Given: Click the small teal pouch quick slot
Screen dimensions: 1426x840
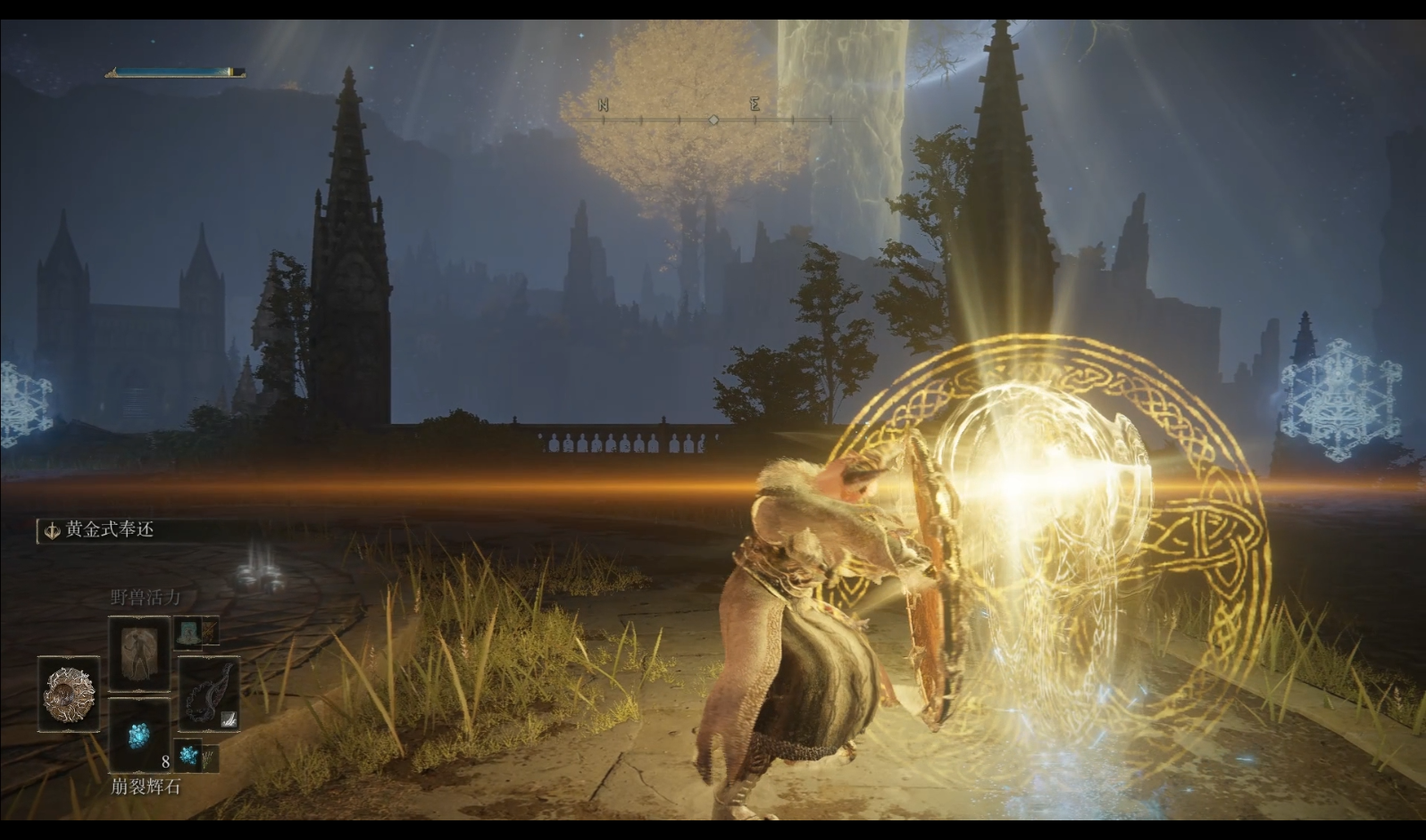Looking at the screenshot, I should coord(188,632).
